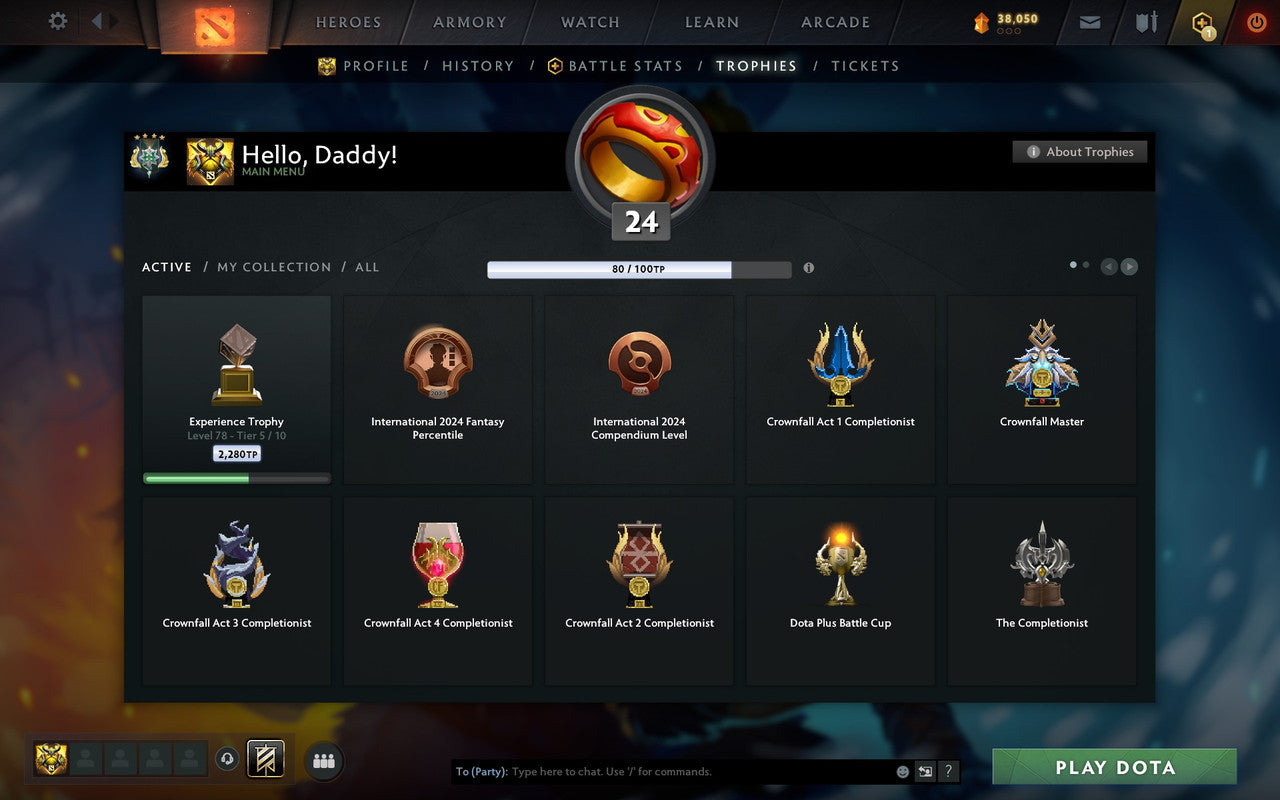Open Dota Plus subscription icon with badge

coord(1201,21)
